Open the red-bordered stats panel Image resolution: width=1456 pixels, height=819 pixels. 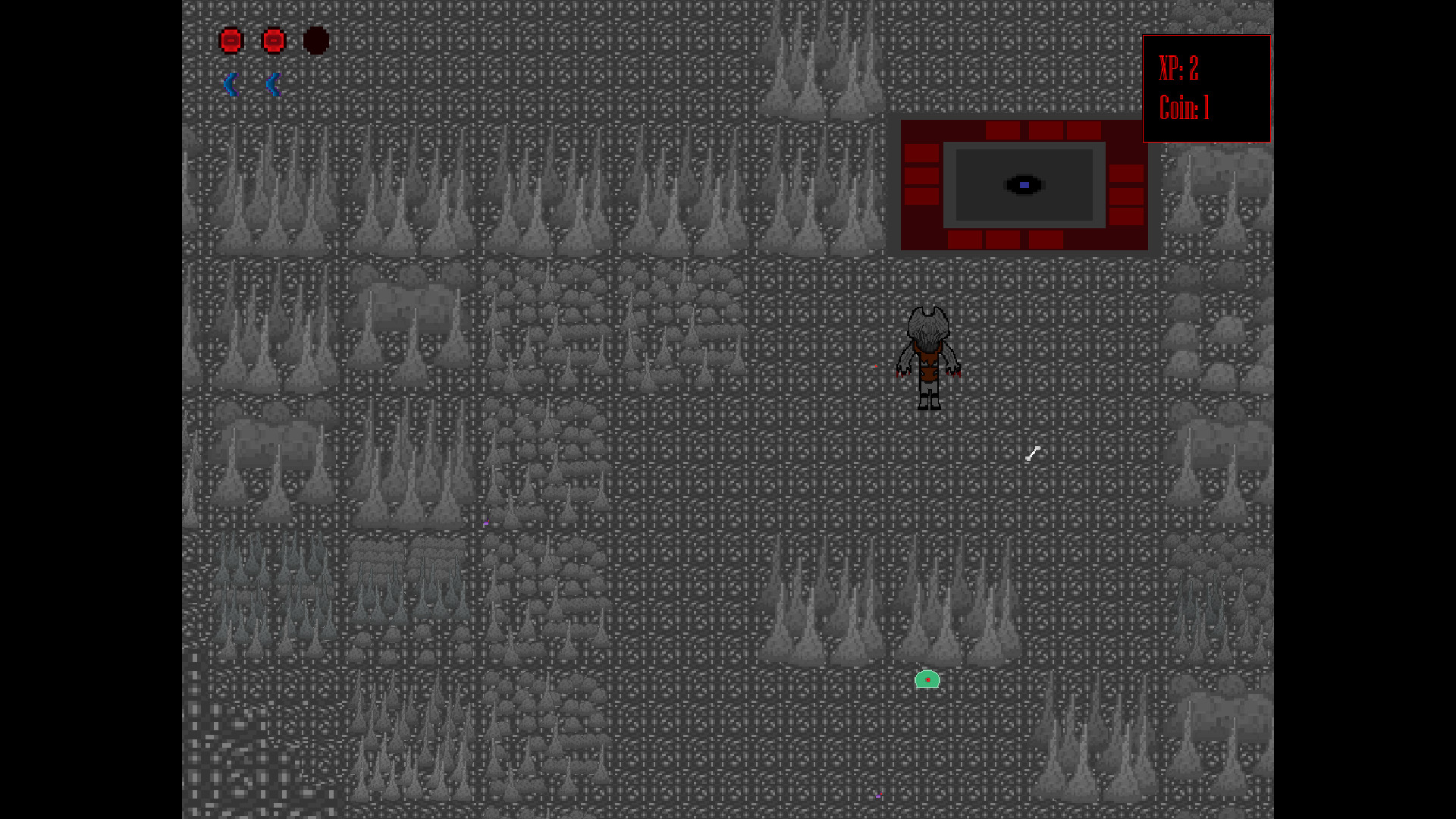pos(1207,87)
